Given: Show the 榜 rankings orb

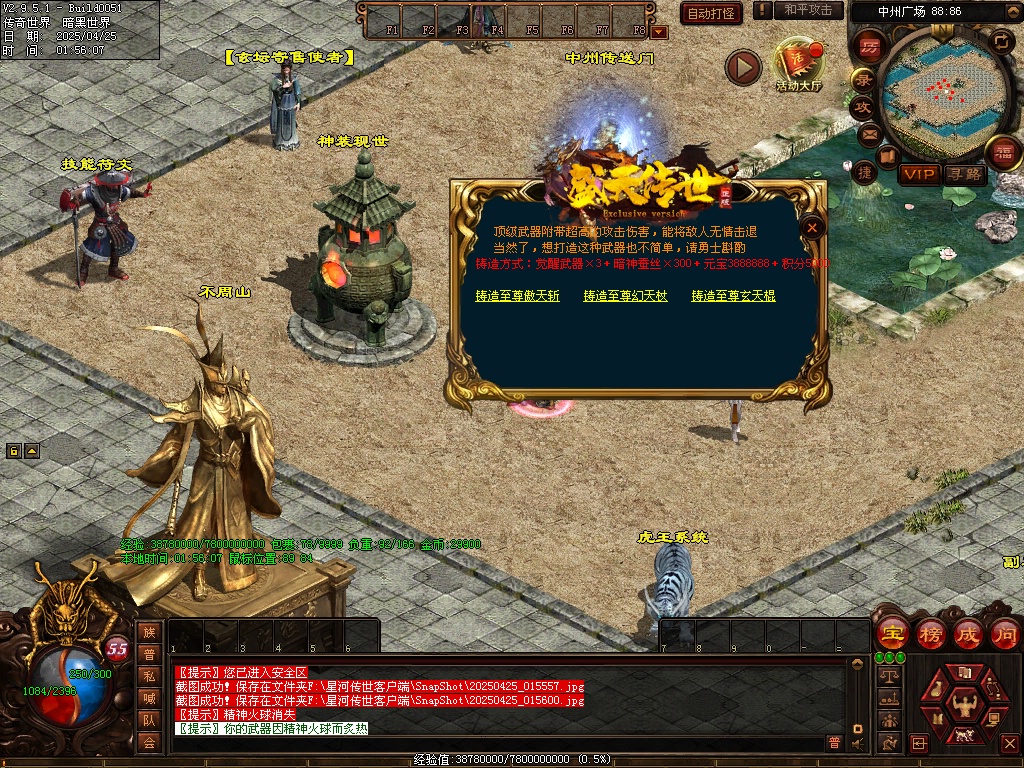Looking at the screenshot, I should 930,634.
